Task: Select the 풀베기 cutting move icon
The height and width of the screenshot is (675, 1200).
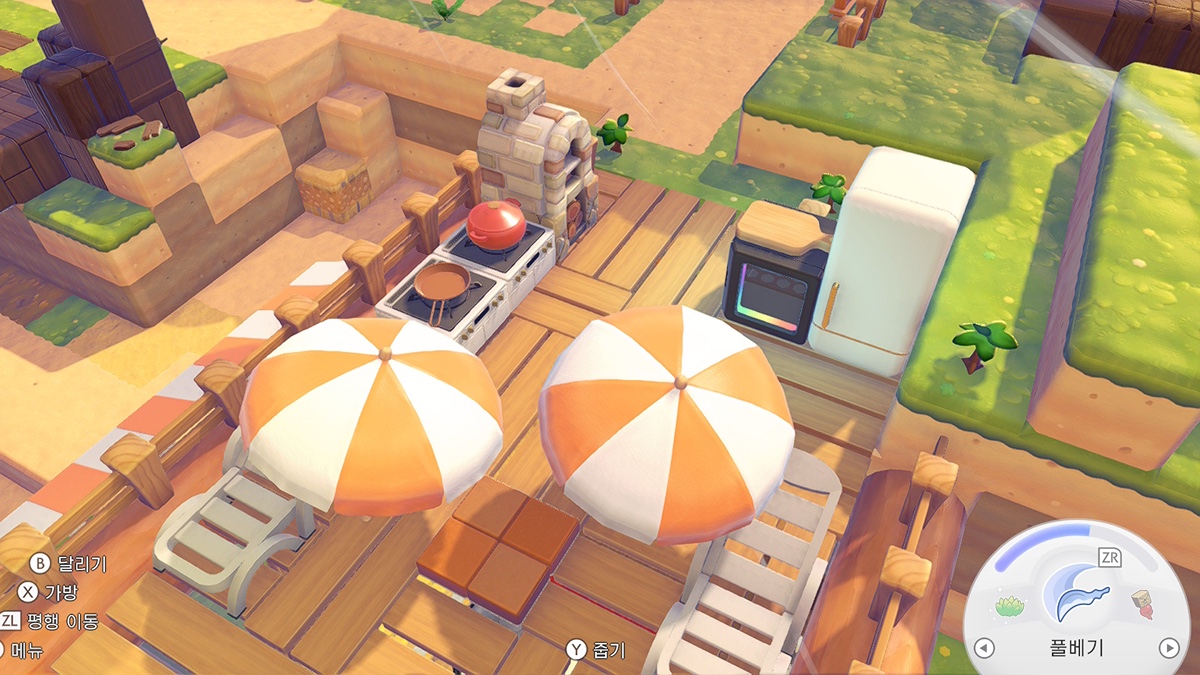Action: pyautogui.click(x=1076, y=593)
